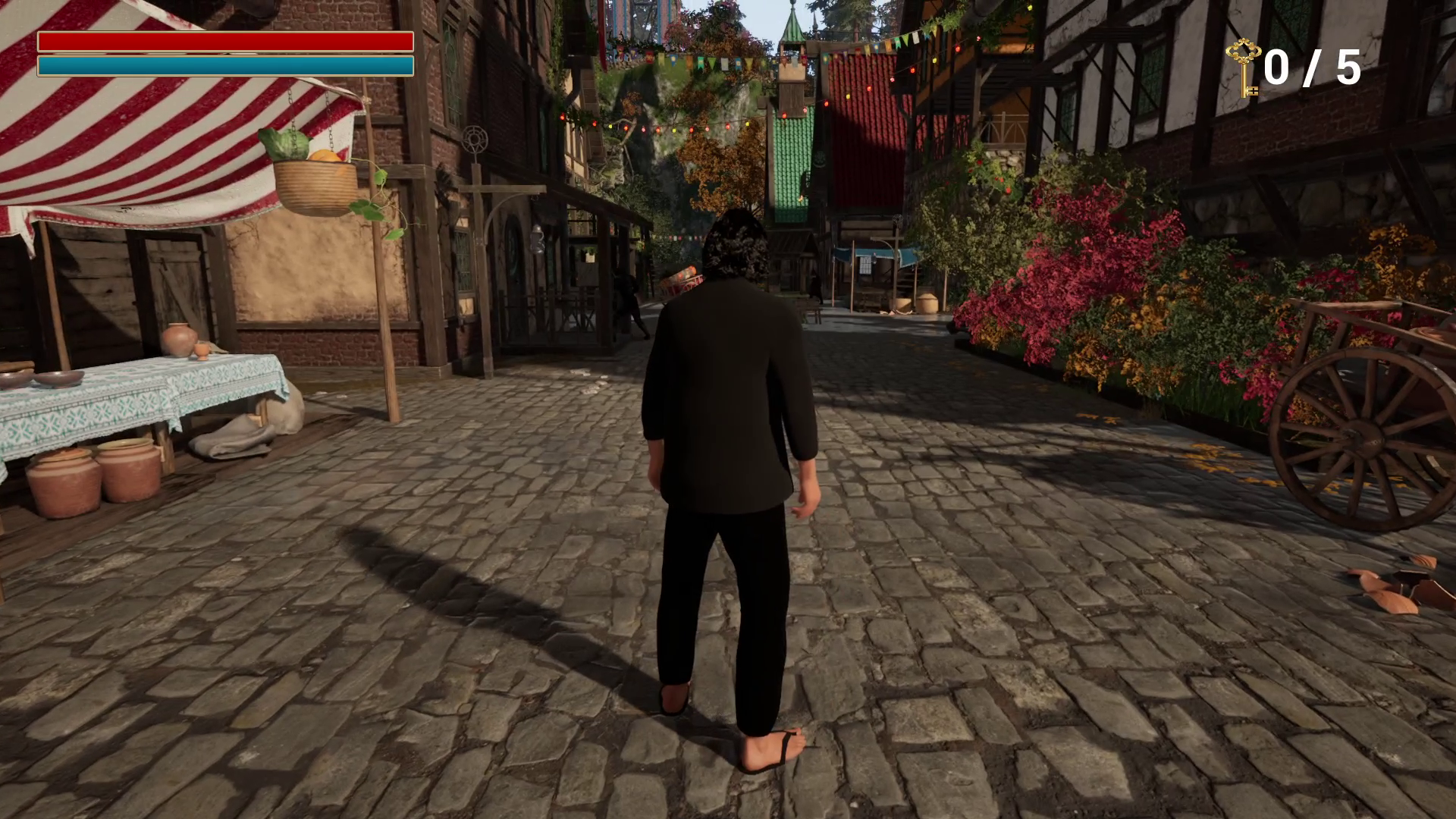The width and height of the screenshot is (1456, 819).
Task: Click the golden key collectible icon
Action: point(1243,68)
